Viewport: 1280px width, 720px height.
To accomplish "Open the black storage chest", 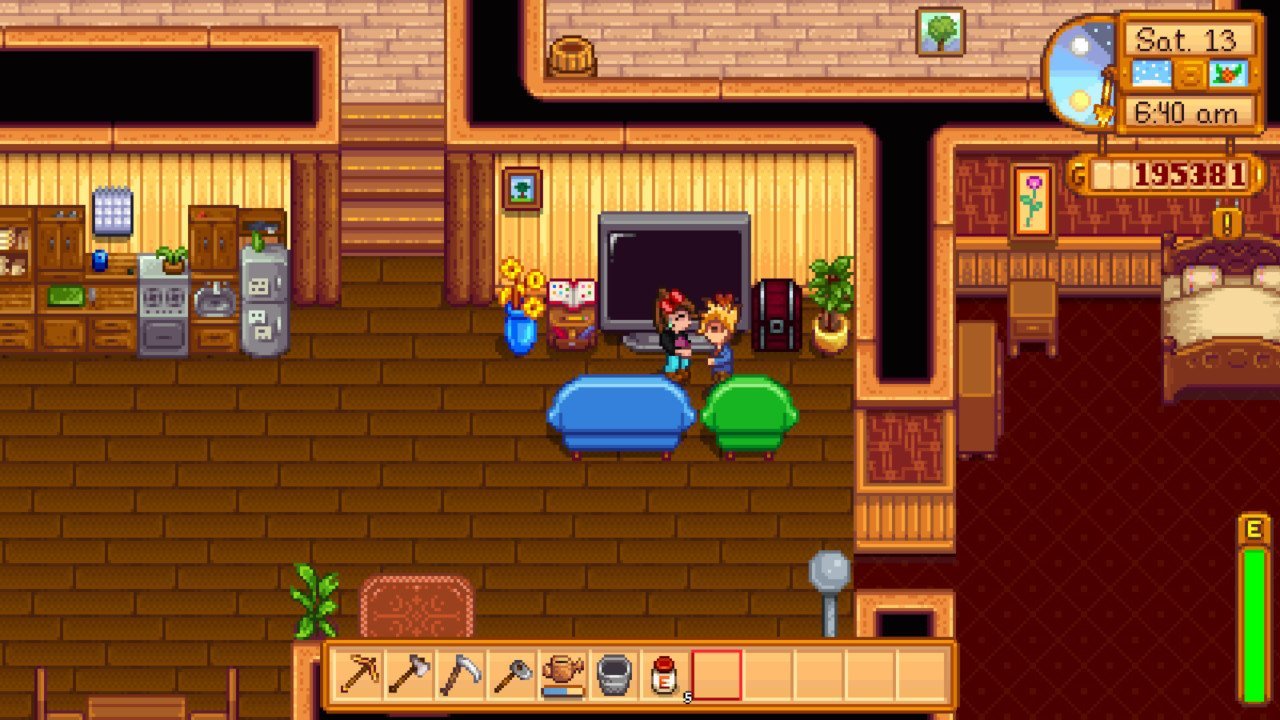I will pos(778,315).
